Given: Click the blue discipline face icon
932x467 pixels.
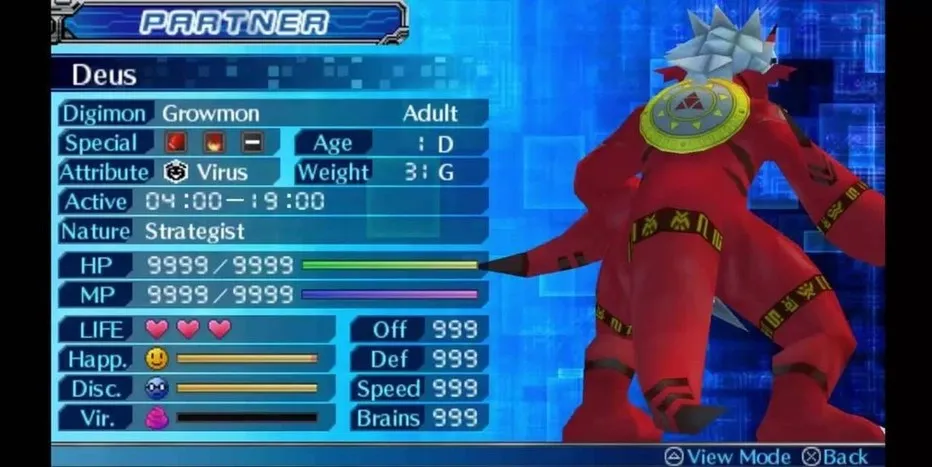Looking at the screenshot, I should pos(156,388).
